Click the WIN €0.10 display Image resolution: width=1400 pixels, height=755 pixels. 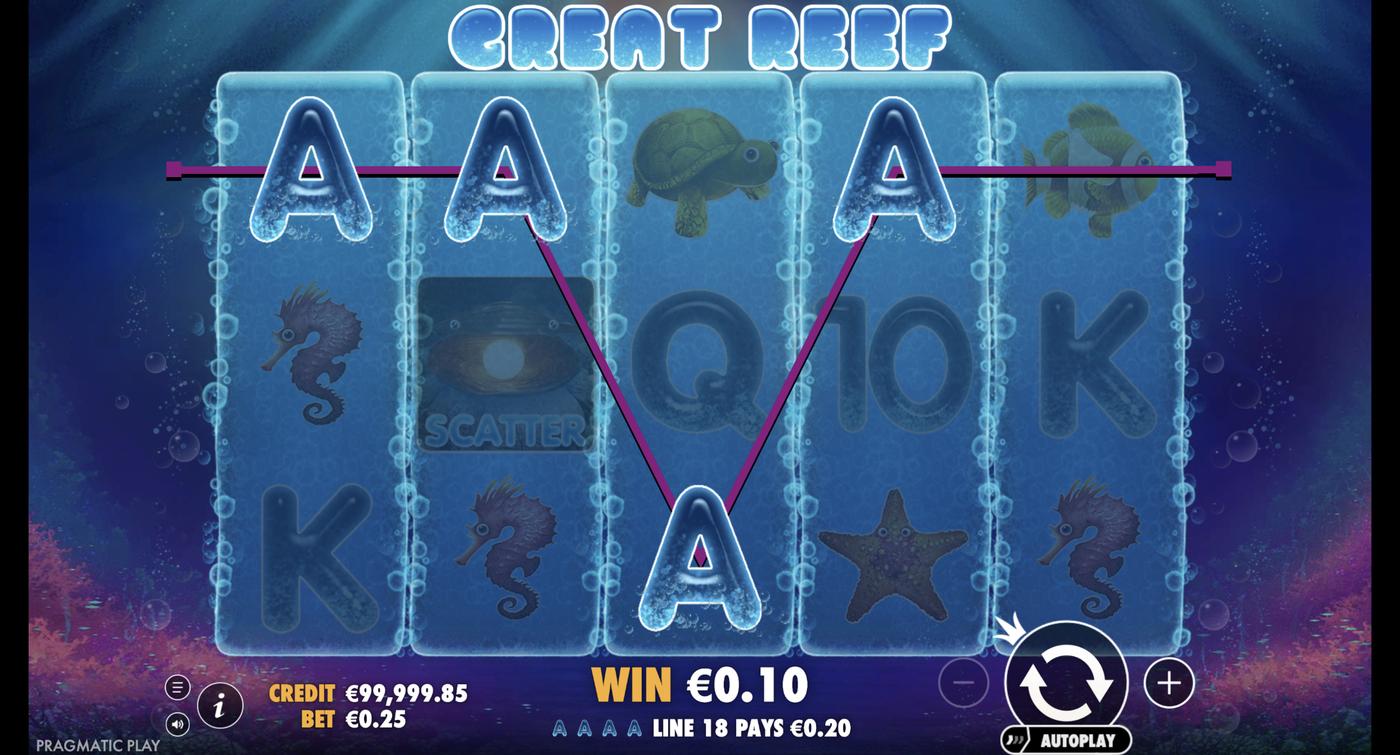click(700, 685)
